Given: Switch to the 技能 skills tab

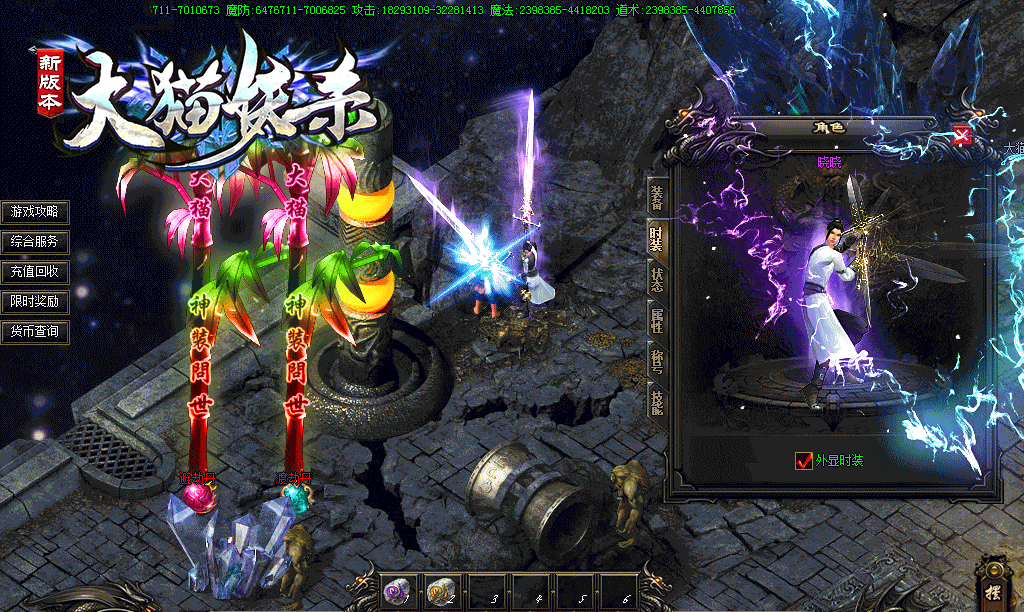Looking at the screenshot, I should [656, 402].
